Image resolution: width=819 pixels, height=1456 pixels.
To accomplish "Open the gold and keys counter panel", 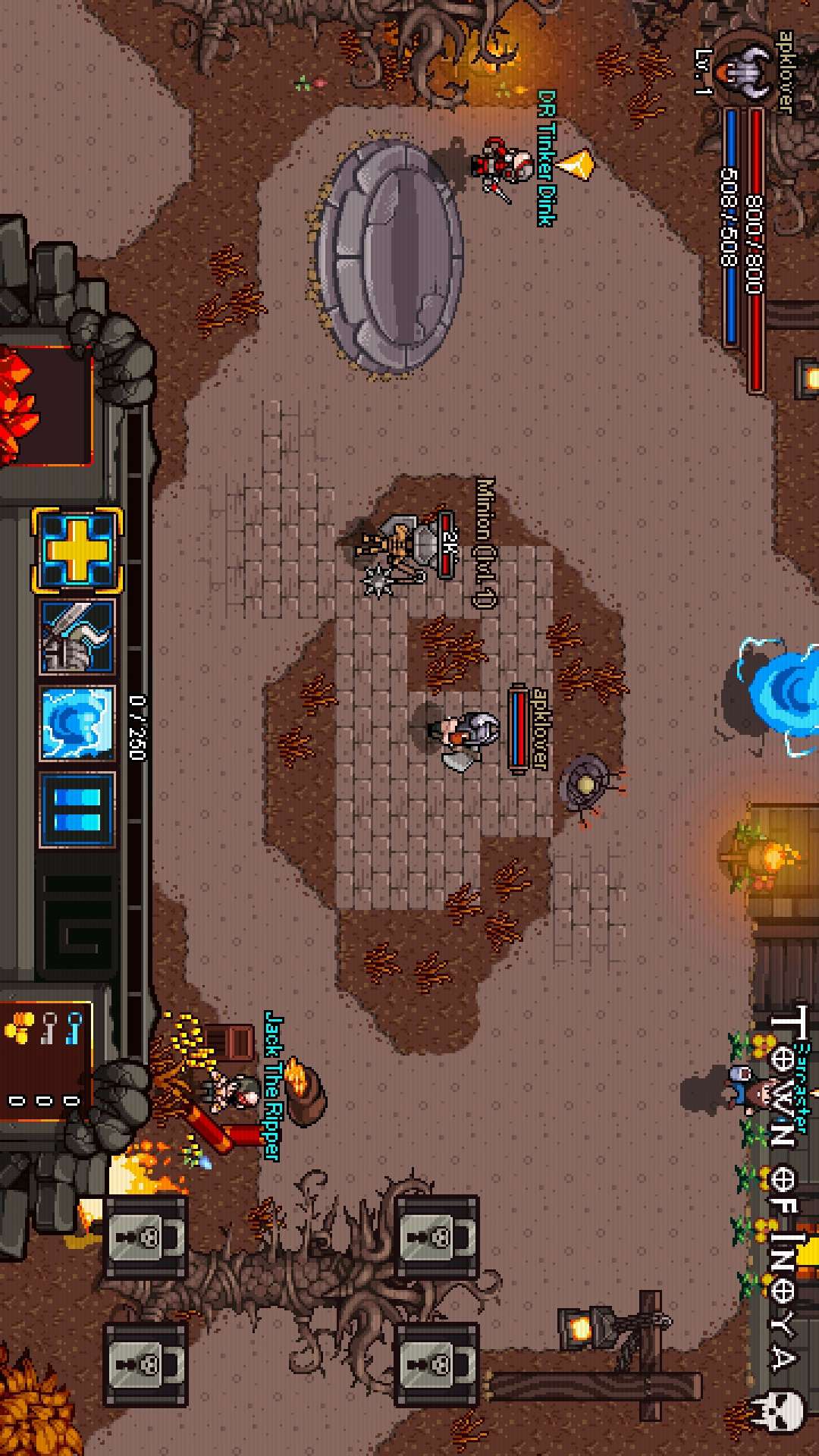I will (x=45, y=1056).
